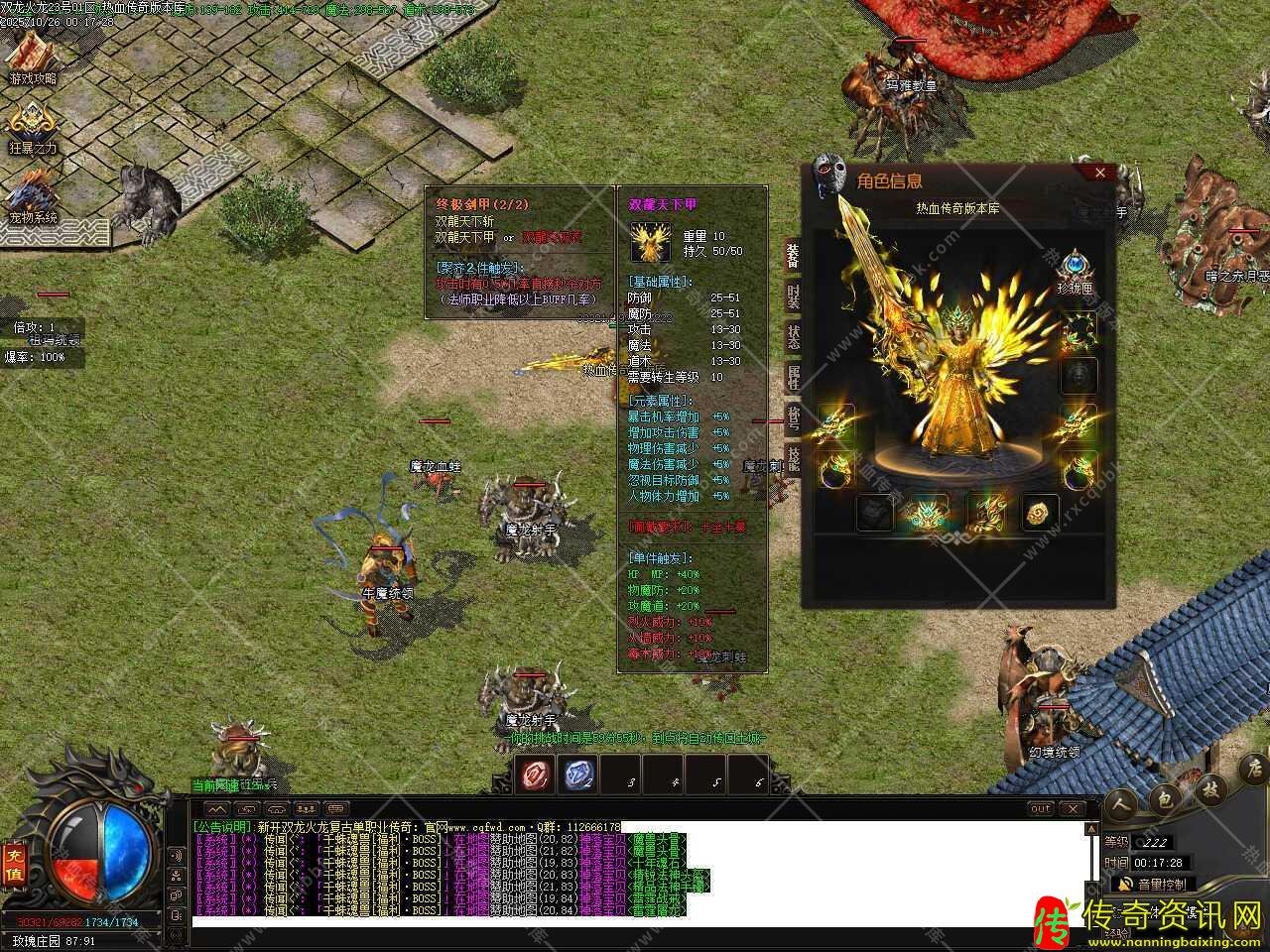Viewport: 1270px width, 952px height.
Task: Open the character panel via 人 button
Action: 1122,803
